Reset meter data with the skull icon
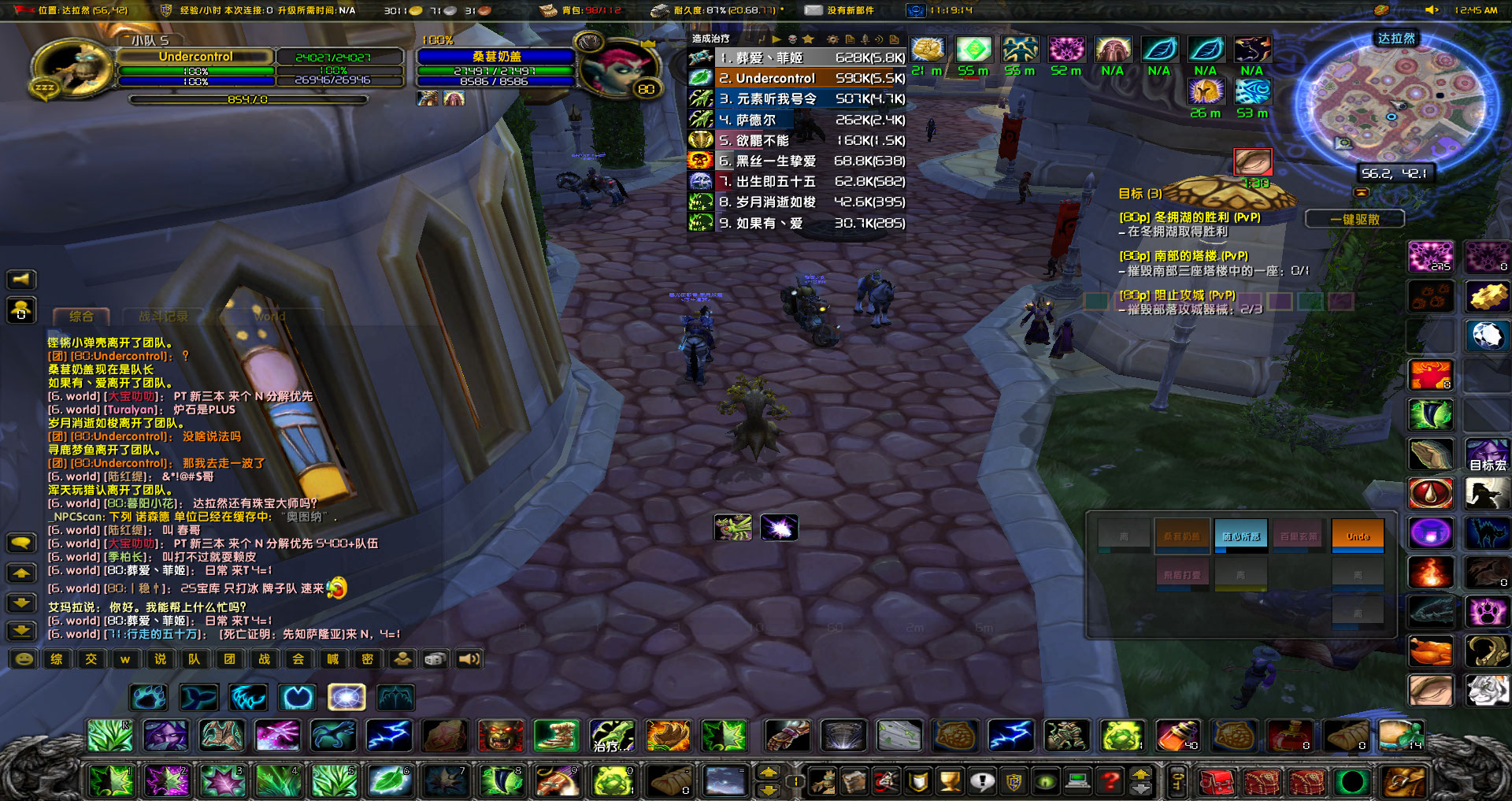This screenshot has height=801, width=1512. [792, 38]
